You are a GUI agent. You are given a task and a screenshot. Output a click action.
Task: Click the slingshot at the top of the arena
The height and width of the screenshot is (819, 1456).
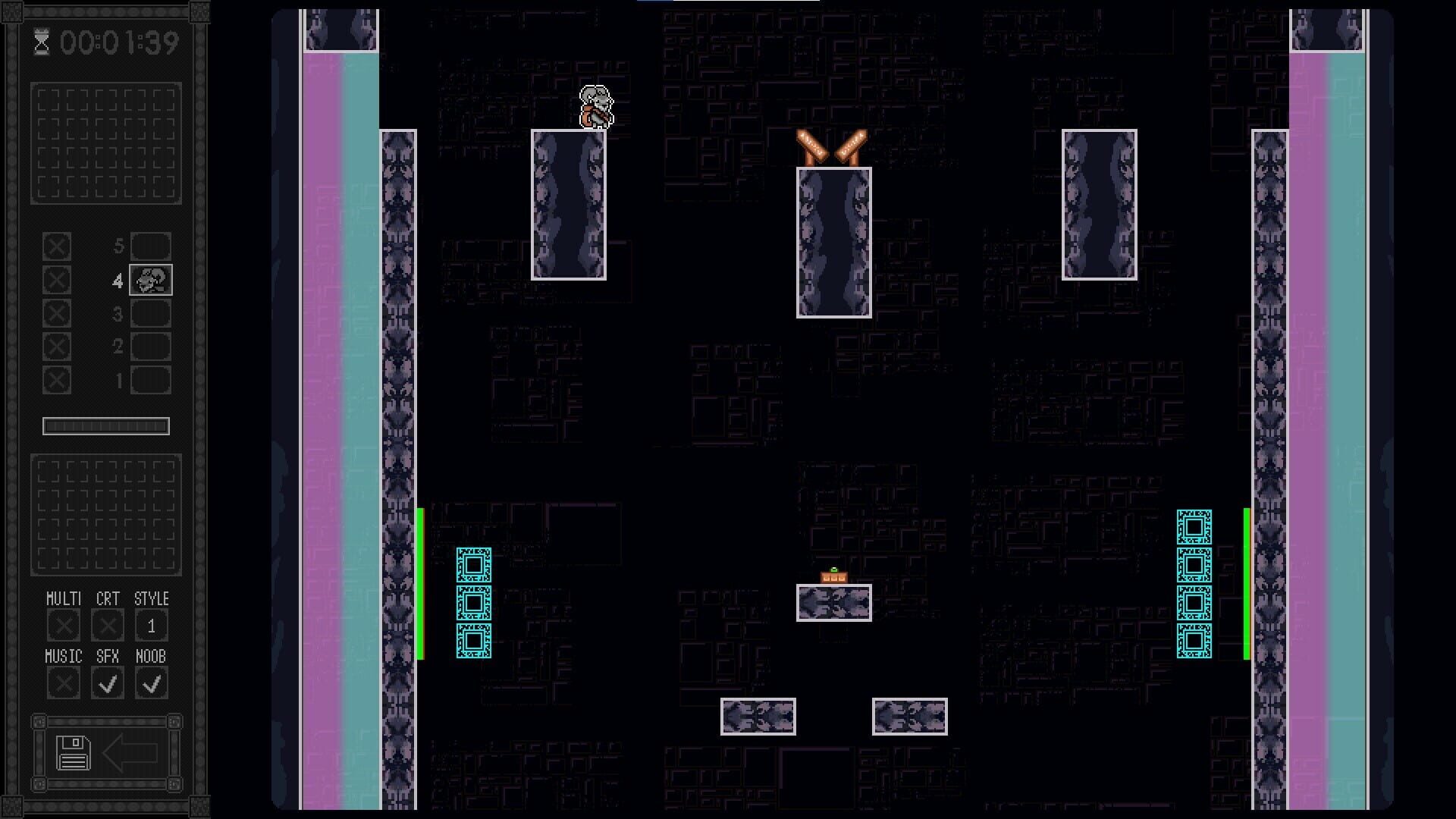pyautogui.click(x=833, y=146)
